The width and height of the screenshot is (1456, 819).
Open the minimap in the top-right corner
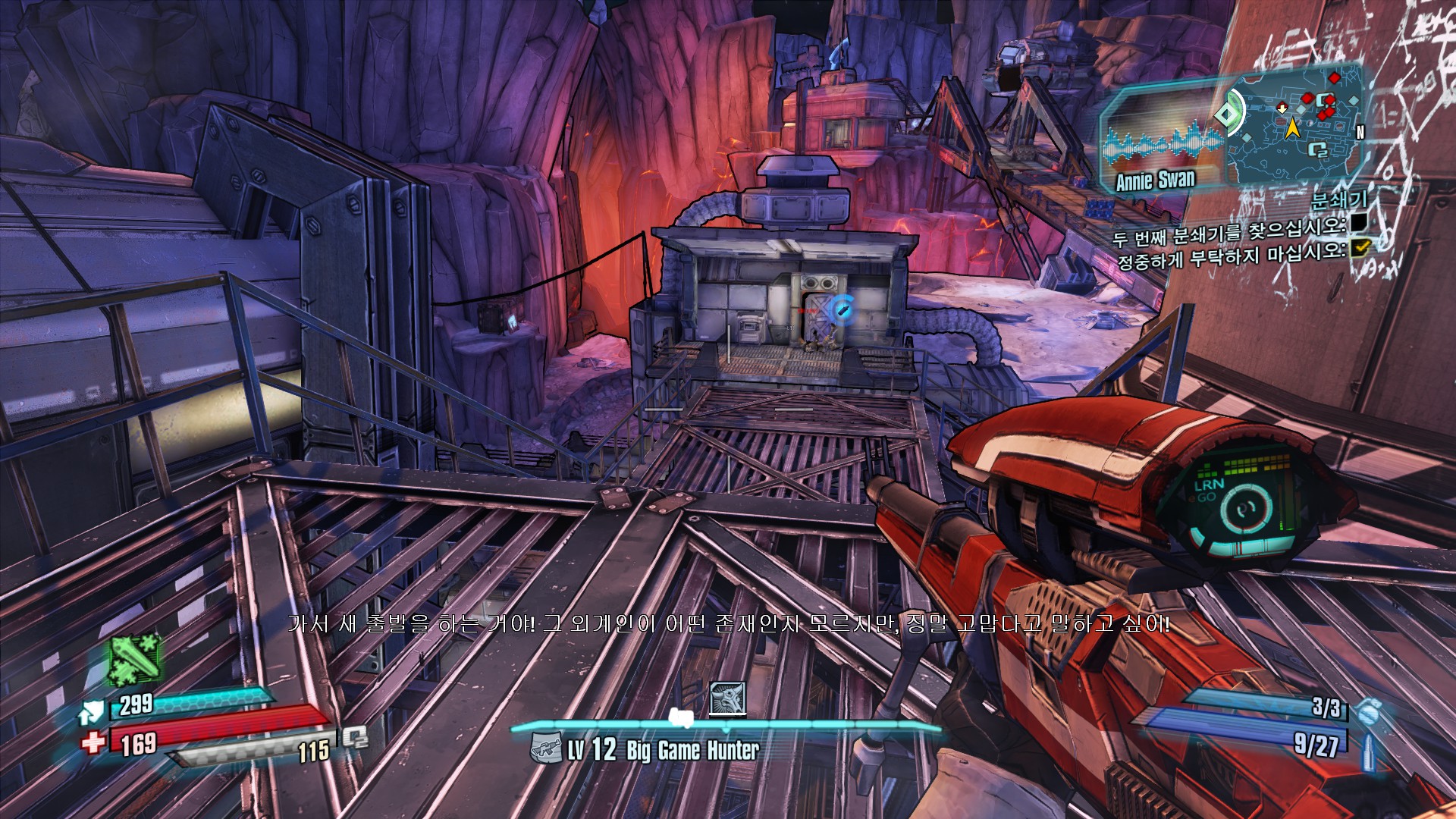[1293, 125]
